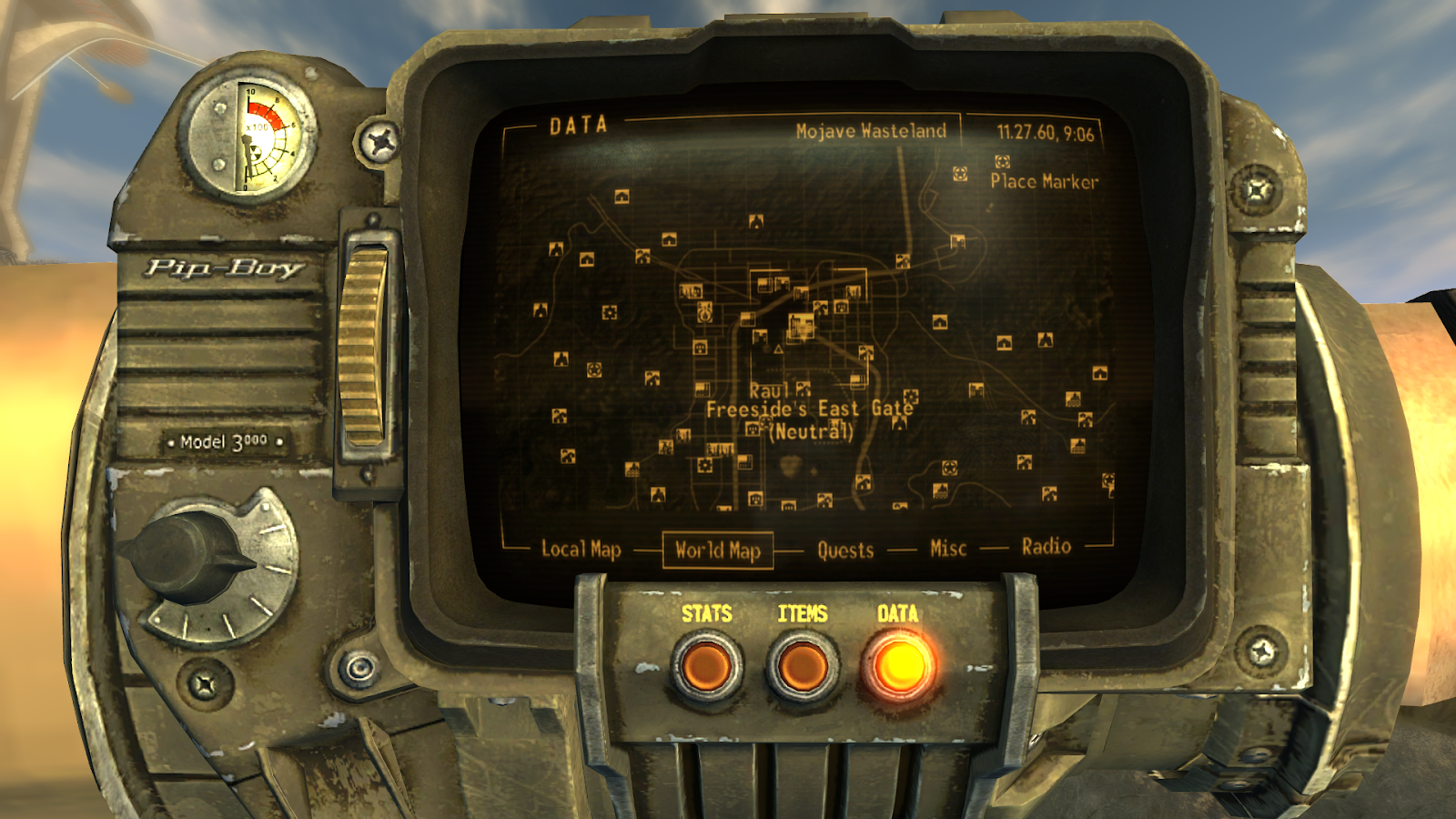This screenshot has width=1456, height=819.
Task: Select the World Map tab
Action: pos(717,550)
